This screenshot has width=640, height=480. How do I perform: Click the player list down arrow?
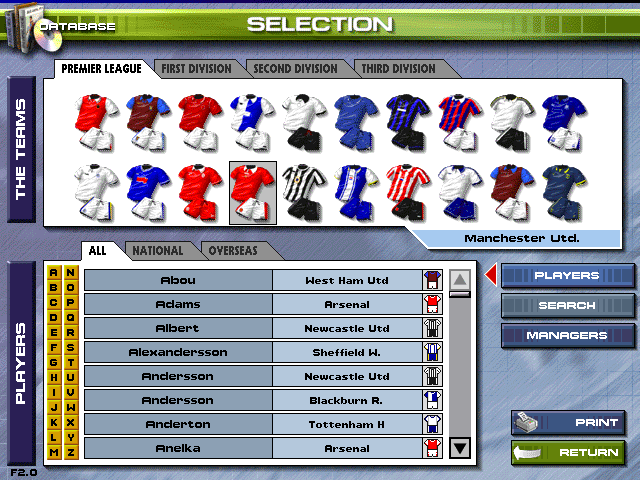tap(460, 448)
